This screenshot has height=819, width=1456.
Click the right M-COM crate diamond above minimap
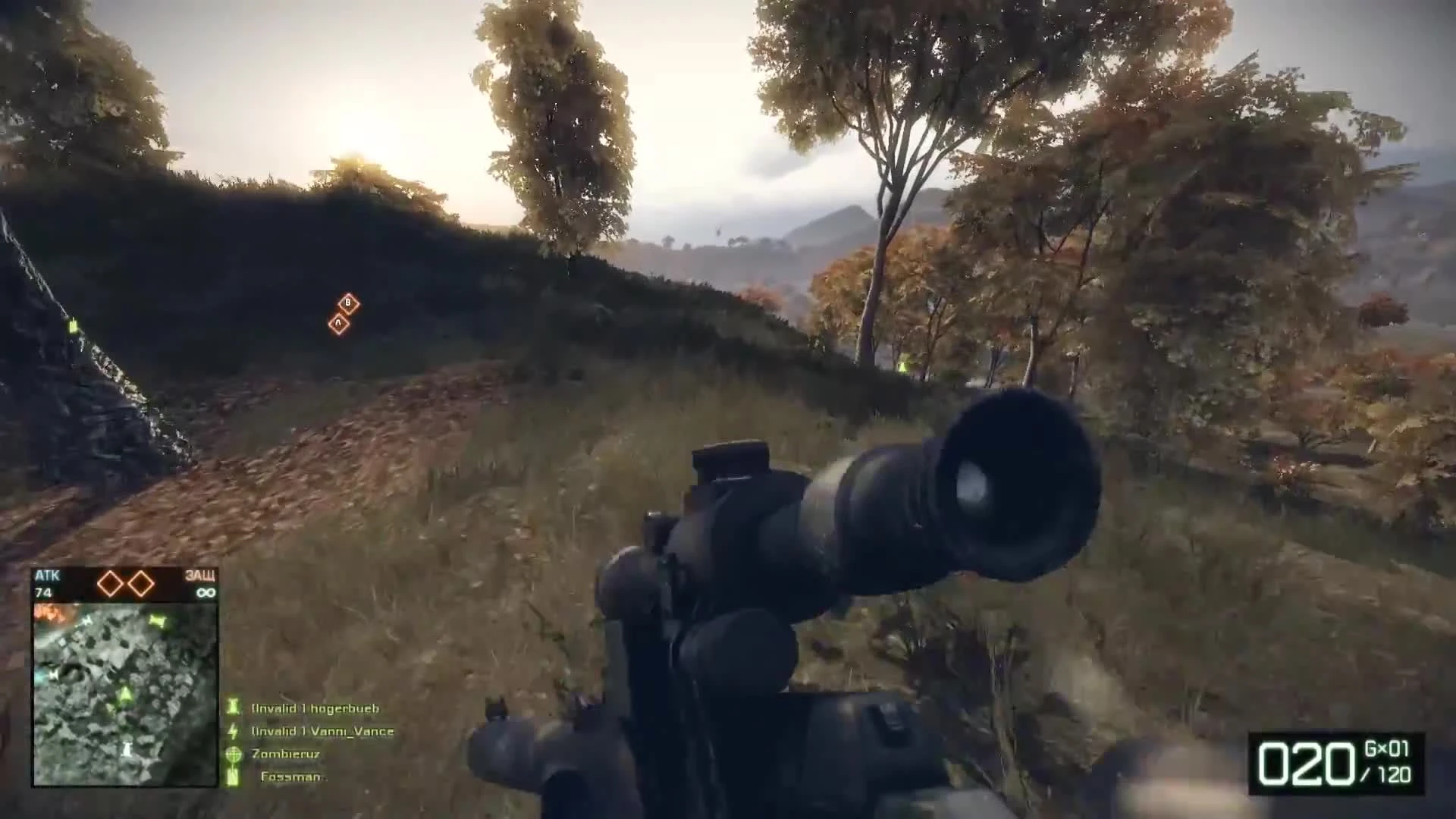pos(140,582)
